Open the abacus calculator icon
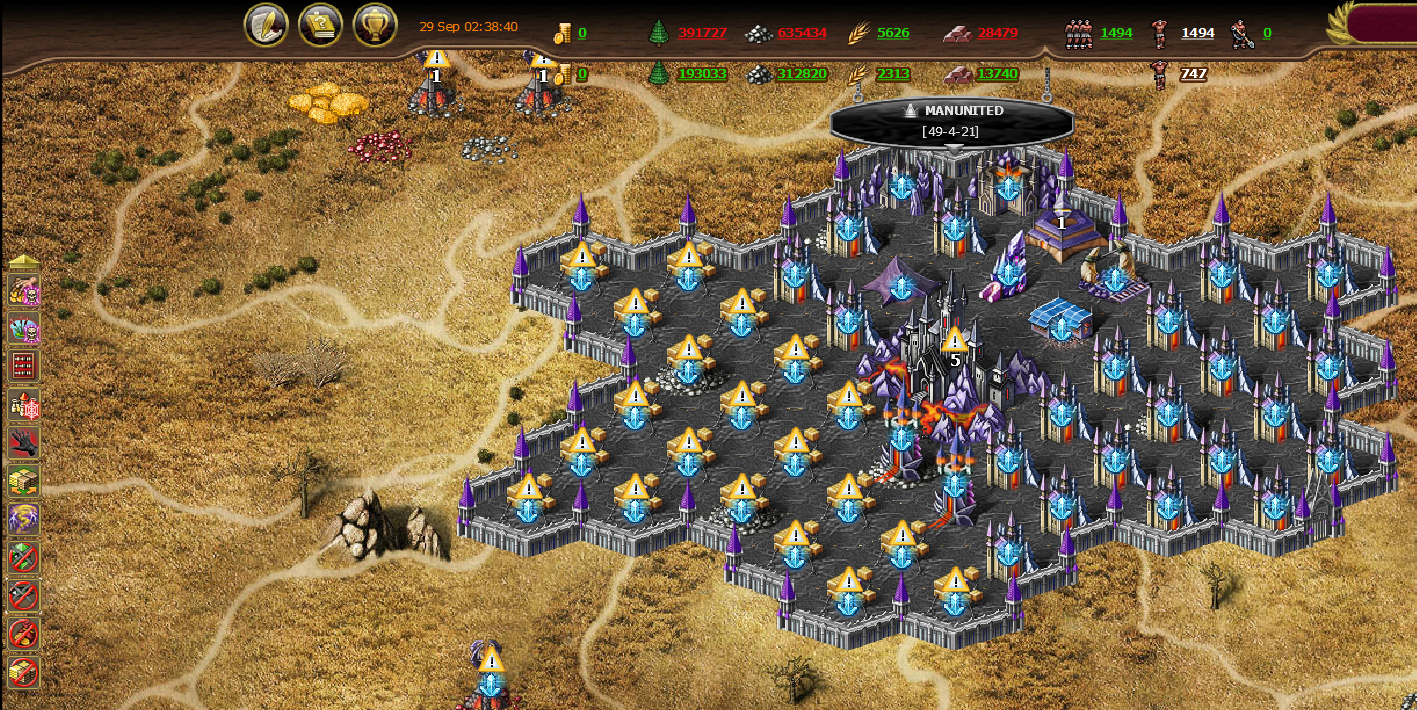The image size is (1417, 710). coord(23,365)
